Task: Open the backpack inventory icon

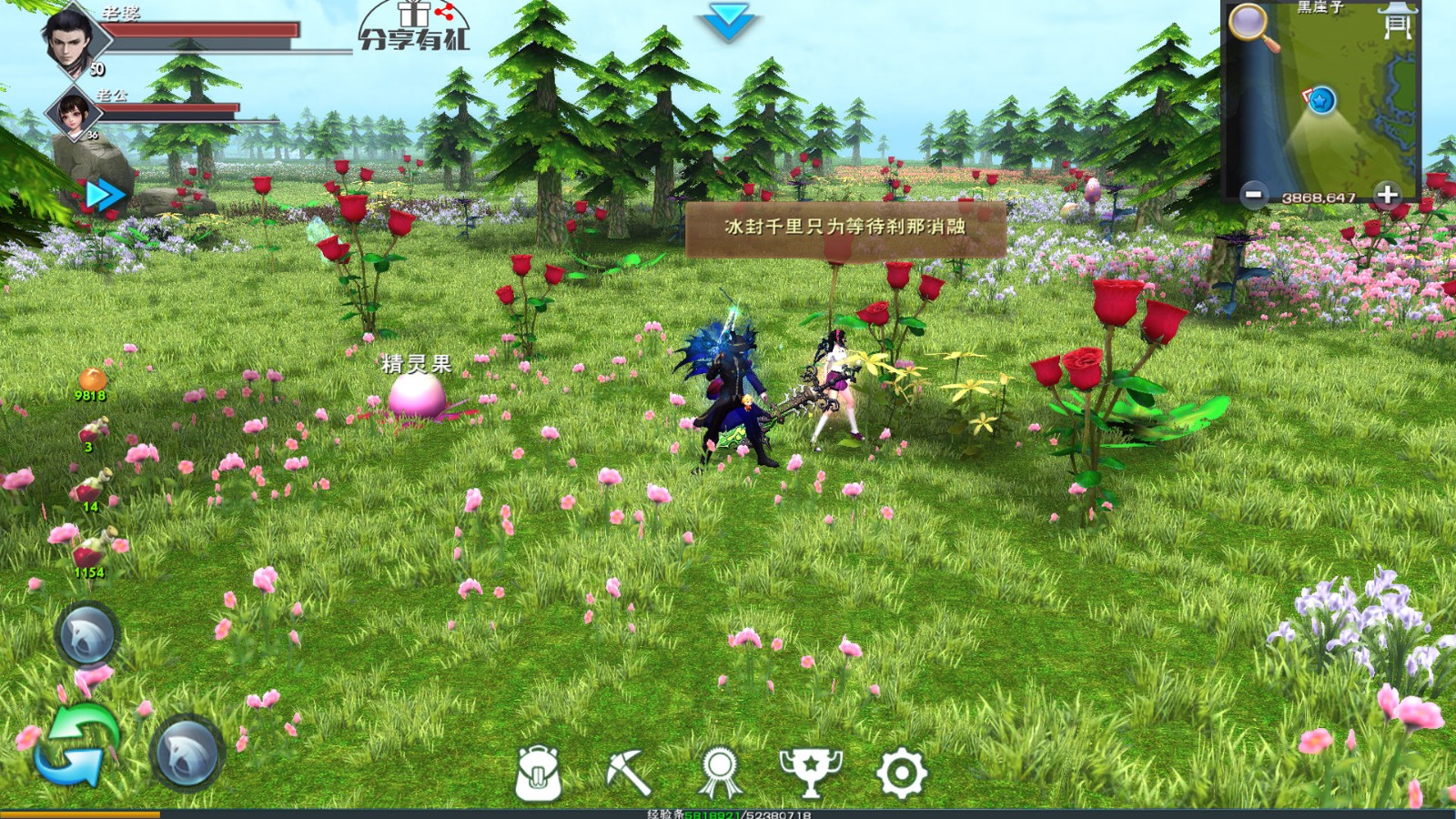Action: coord(537,773)
